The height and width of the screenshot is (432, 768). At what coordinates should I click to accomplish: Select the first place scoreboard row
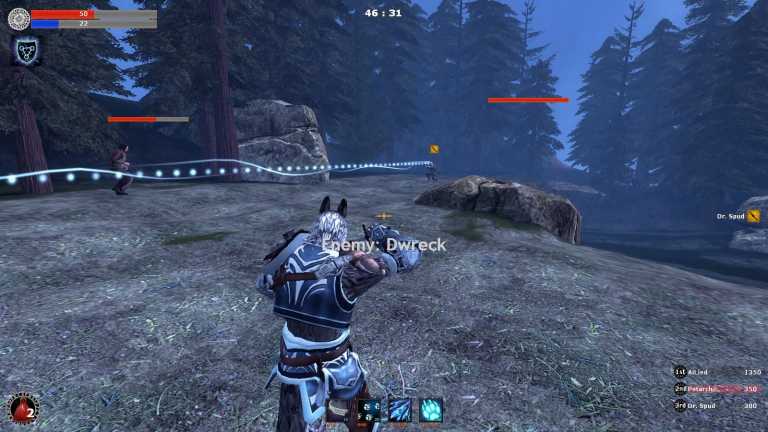point(718,372)
